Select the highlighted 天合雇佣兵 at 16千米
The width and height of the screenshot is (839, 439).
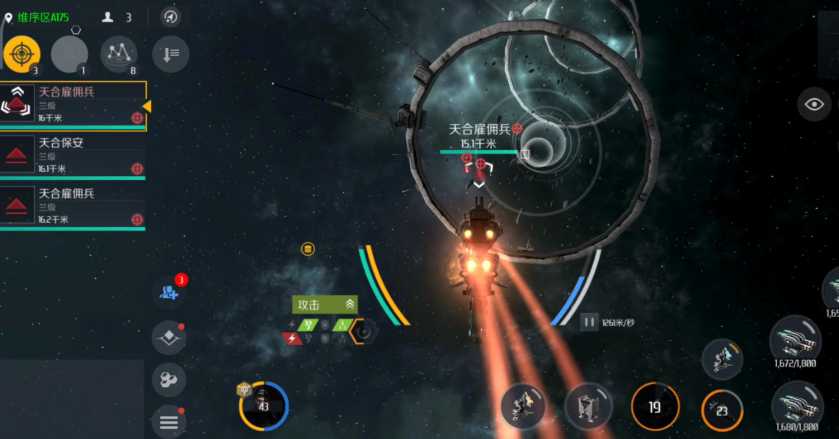73,106
